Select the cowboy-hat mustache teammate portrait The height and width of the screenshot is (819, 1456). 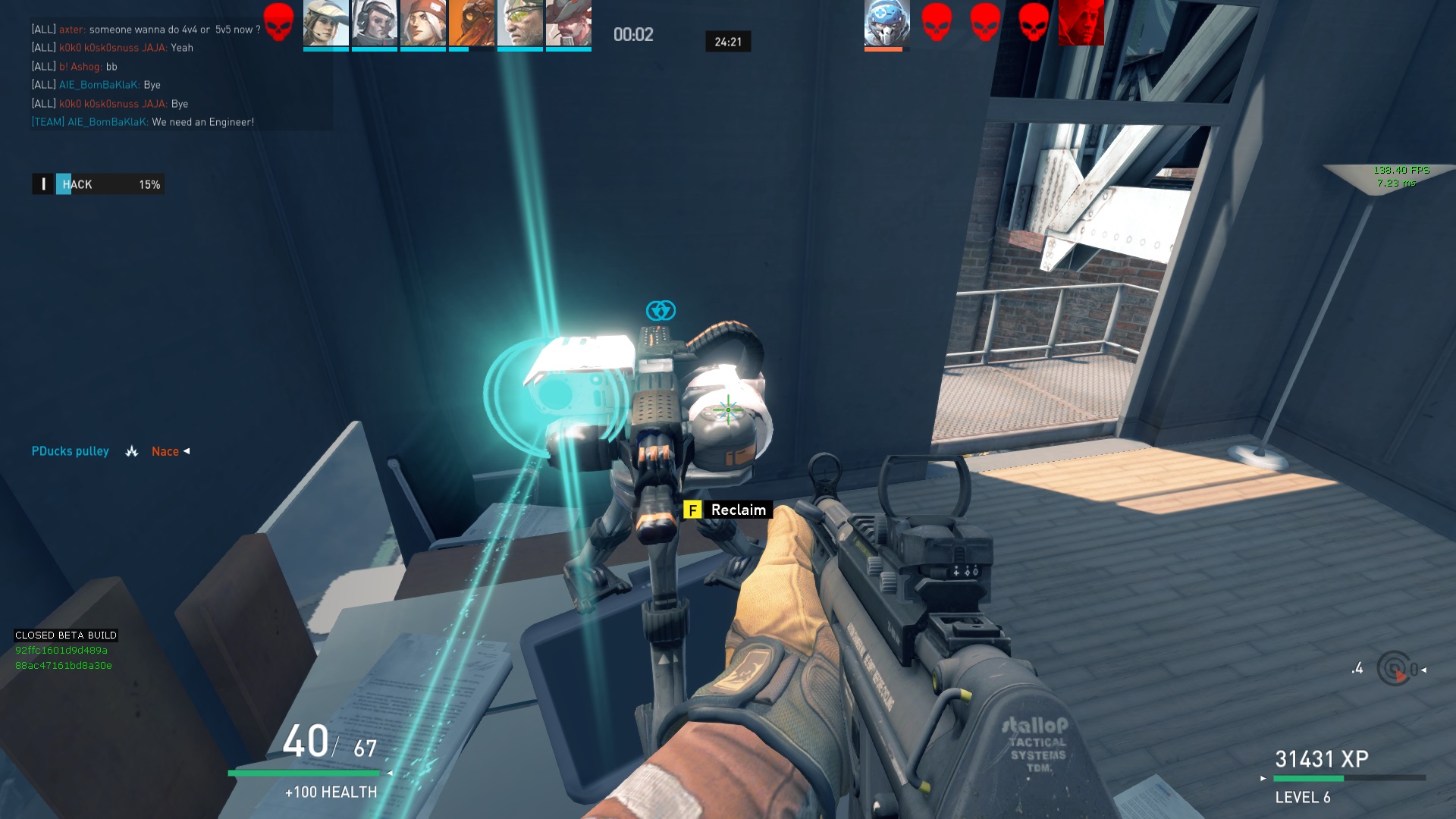click(x=568, y=24)
